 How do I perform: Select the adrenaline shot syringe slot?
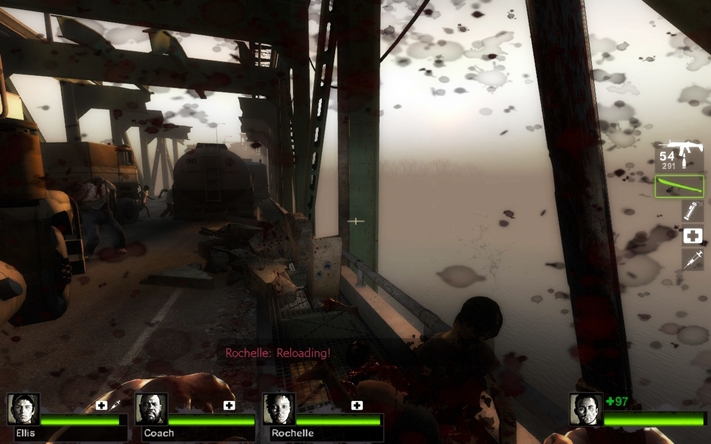click(x=692, y=259)
